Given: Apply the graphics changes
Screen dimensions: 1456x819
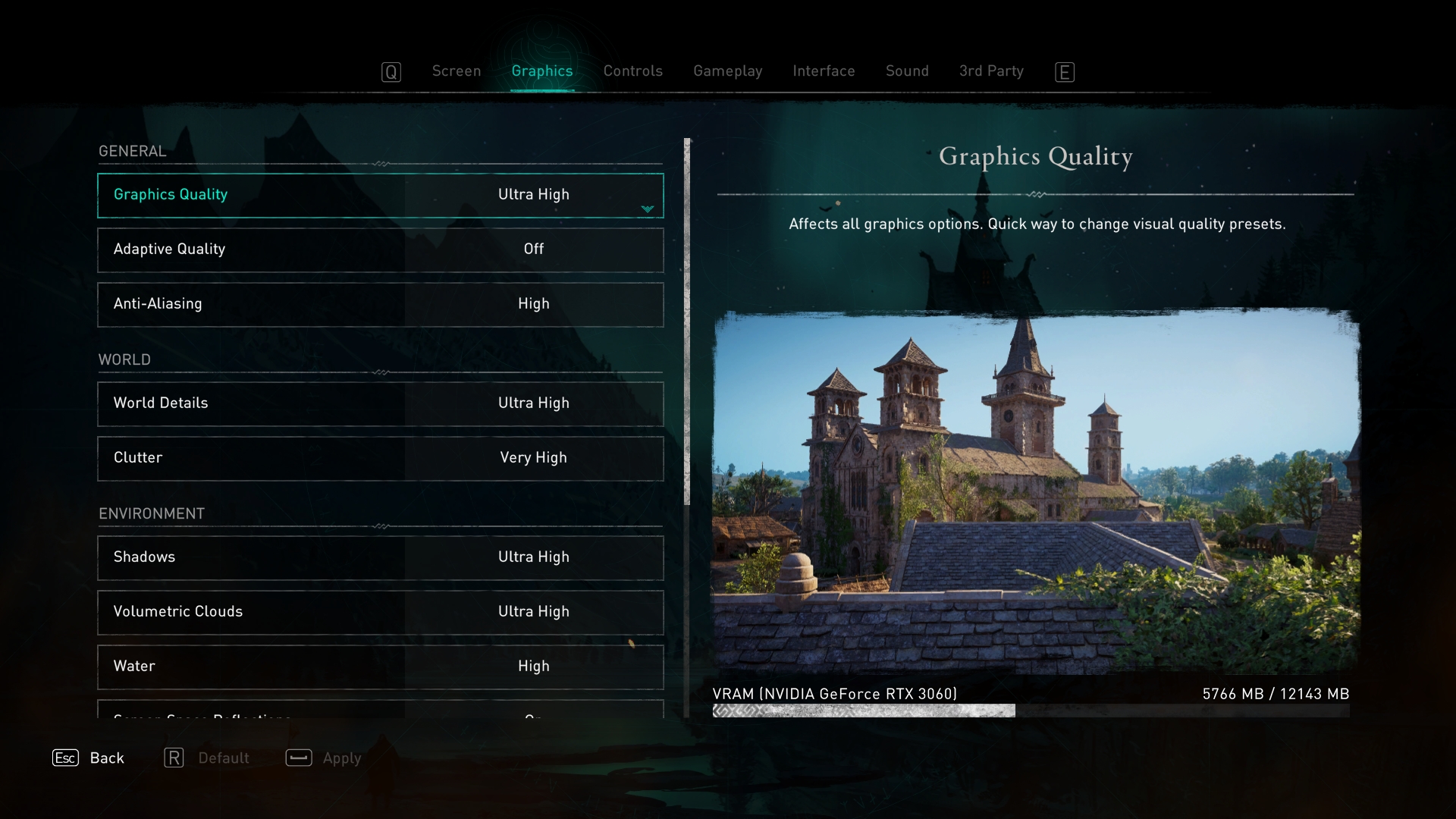Looking at the screenshot, I should 324,758.
